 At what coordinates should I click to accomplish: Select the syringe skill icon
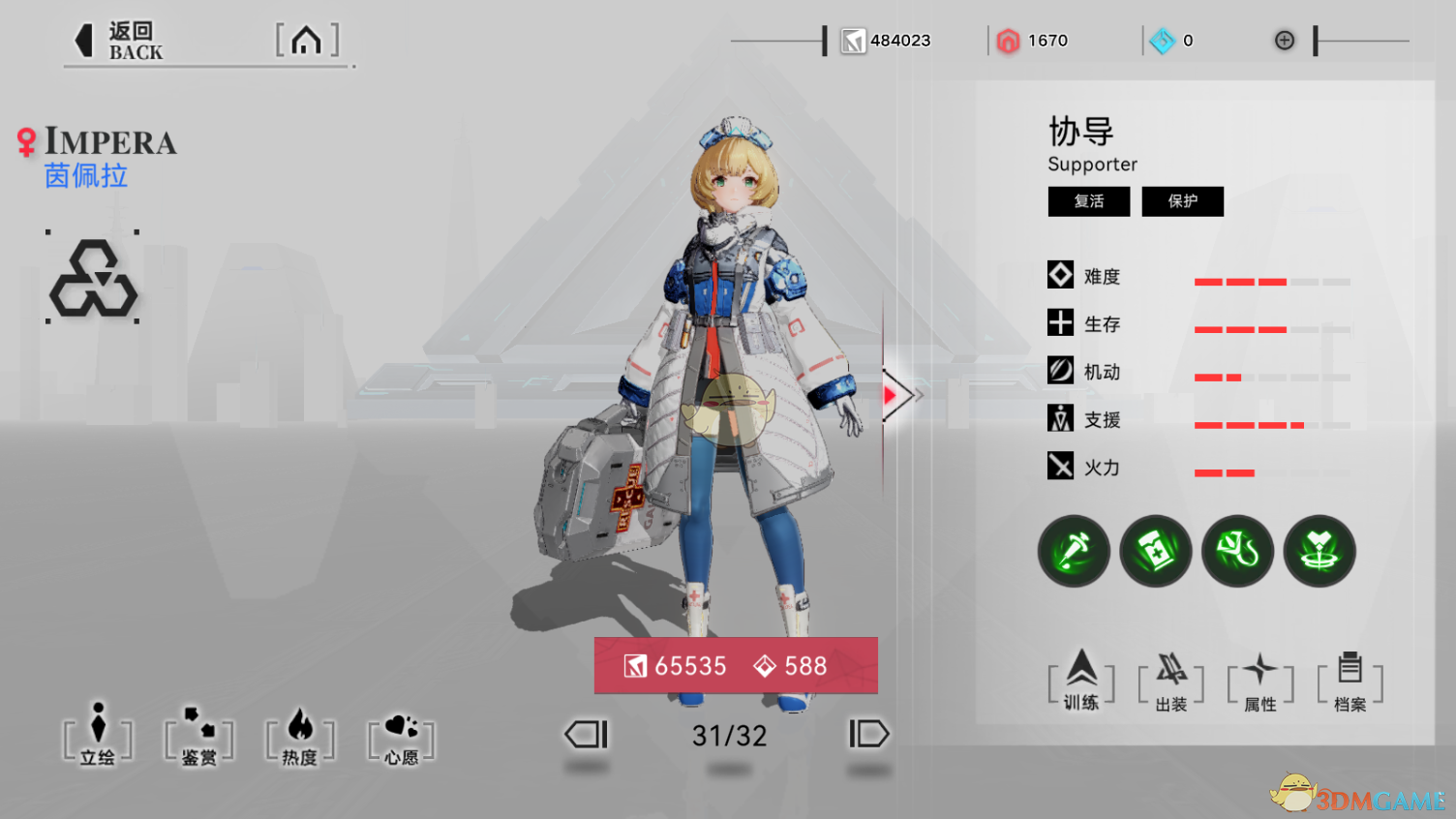tap(1075, 551)
